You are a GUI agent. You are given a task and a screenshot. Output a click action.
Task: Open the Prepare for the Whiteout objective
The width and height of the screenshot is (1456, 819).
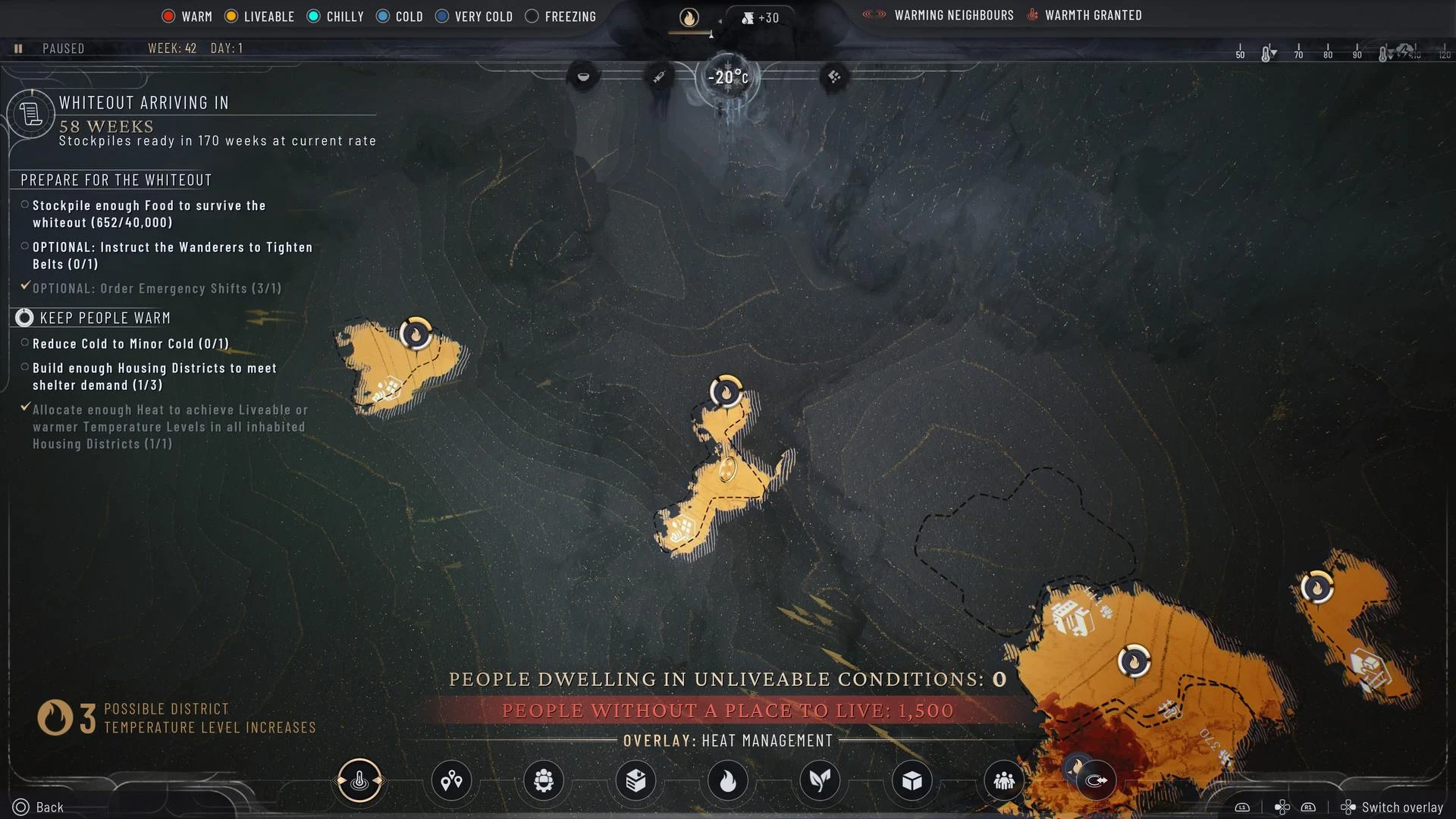(x=116, y=180)
